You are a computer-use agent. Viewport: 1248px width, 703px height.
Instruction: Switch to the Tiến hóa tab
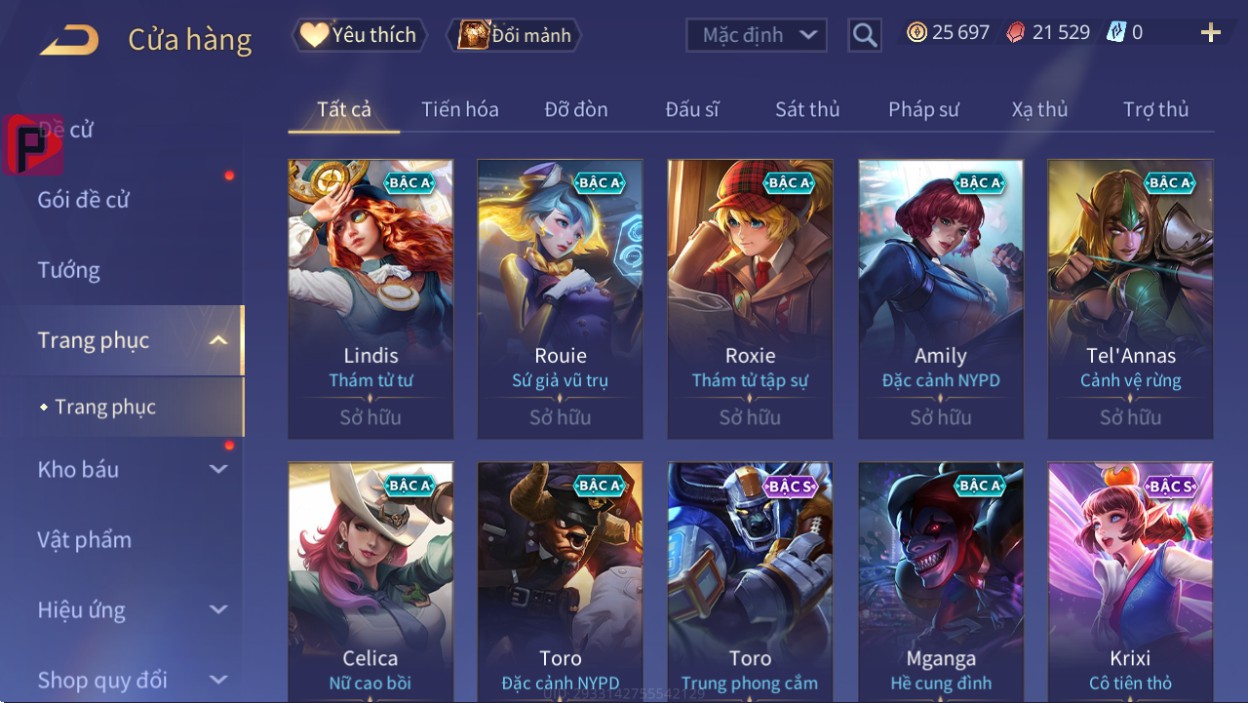coord(460,109)
